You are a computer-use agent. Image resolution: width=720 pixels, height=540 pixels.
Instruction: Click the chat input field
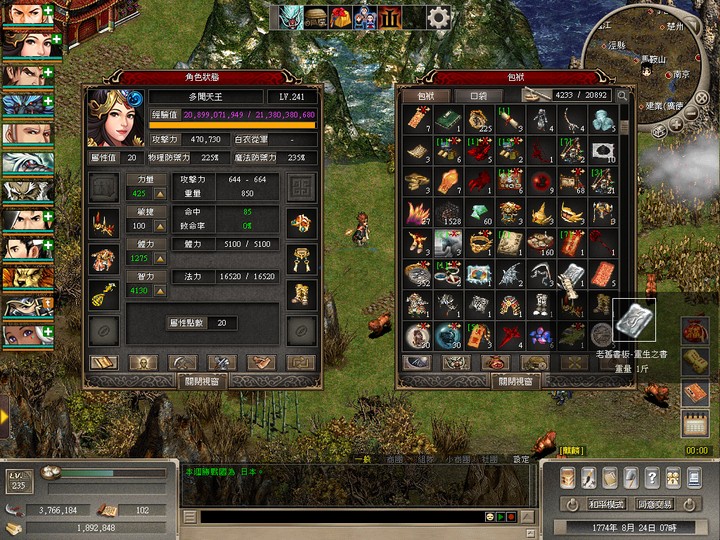tap(340, 517)
